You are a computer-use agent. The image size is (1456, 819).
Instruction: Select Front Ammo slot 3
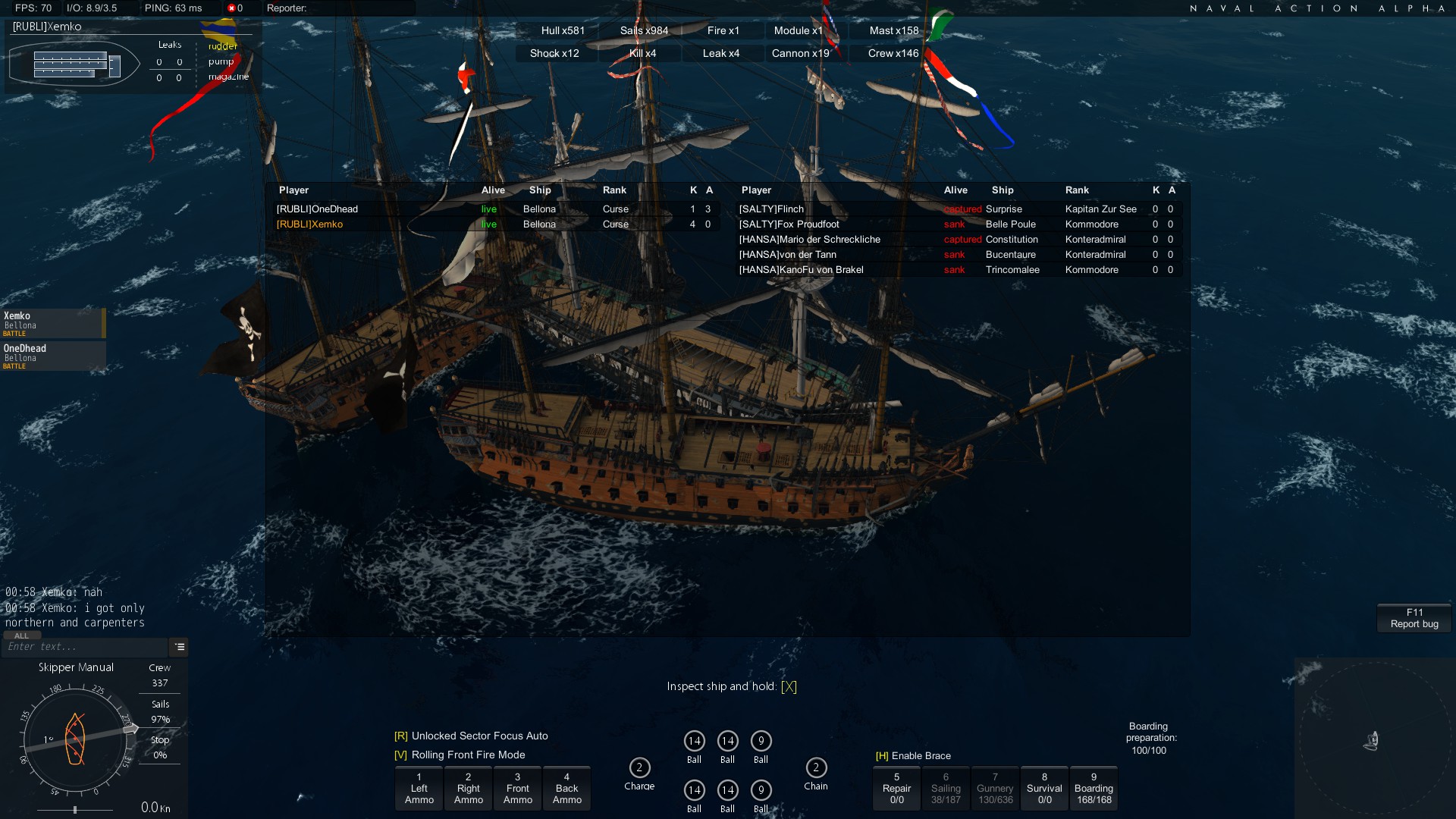tap(517, 788)
